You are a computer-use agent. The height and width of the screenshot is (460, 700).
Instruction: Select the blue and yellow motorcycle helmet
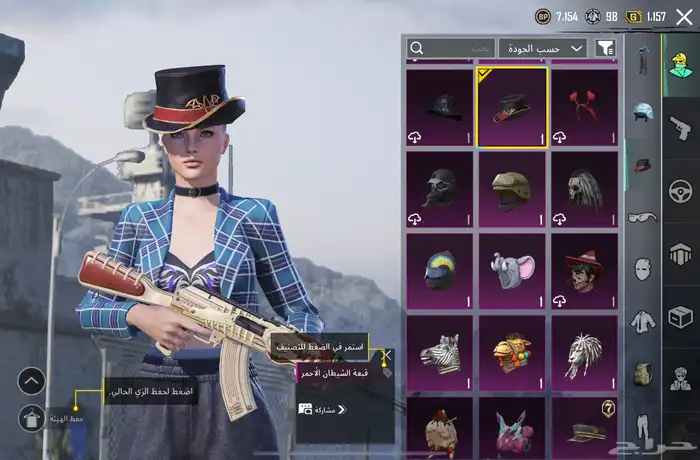point(440,271)
